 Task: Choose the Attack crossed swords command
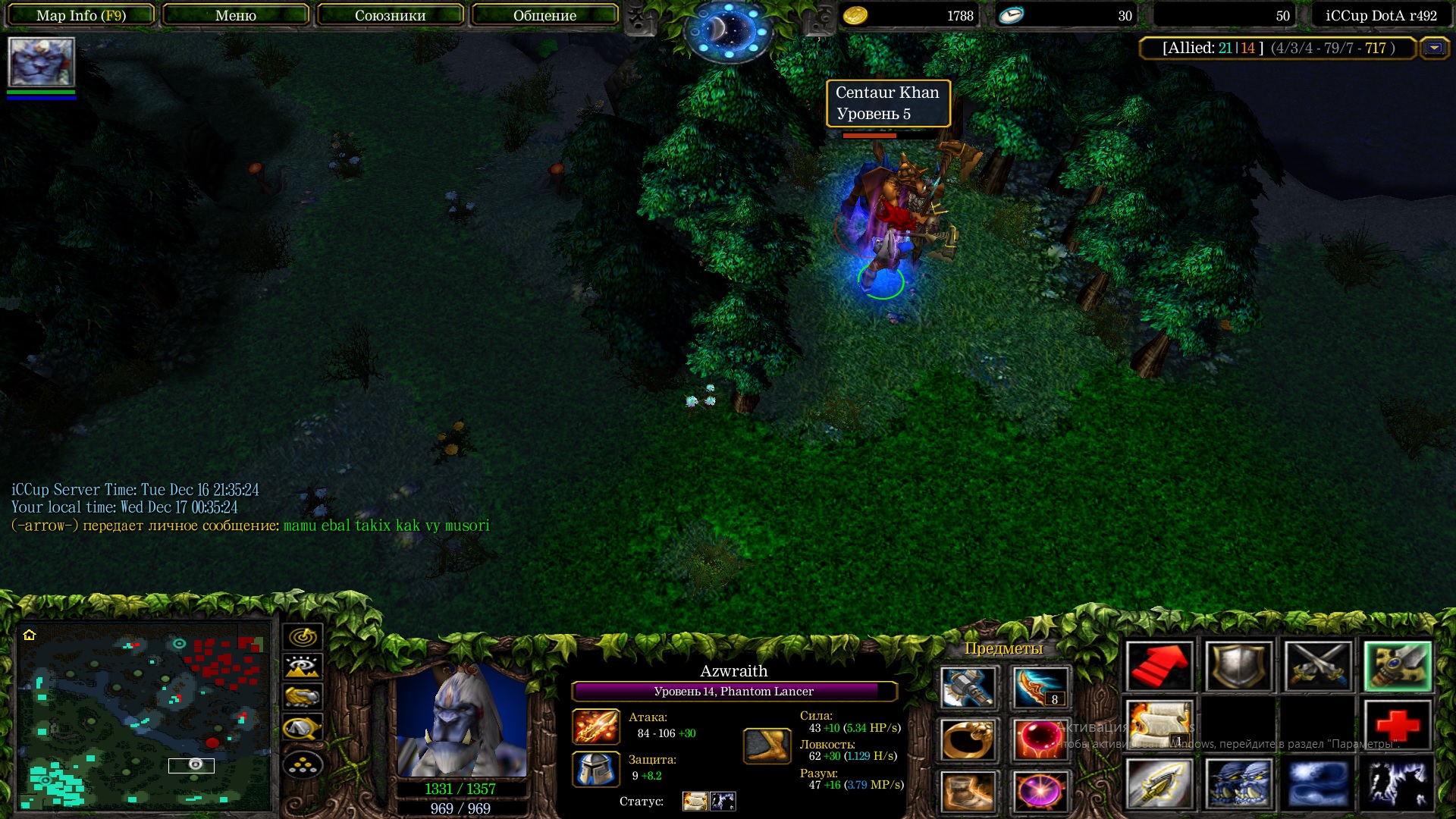click(x=1318, y=667)
